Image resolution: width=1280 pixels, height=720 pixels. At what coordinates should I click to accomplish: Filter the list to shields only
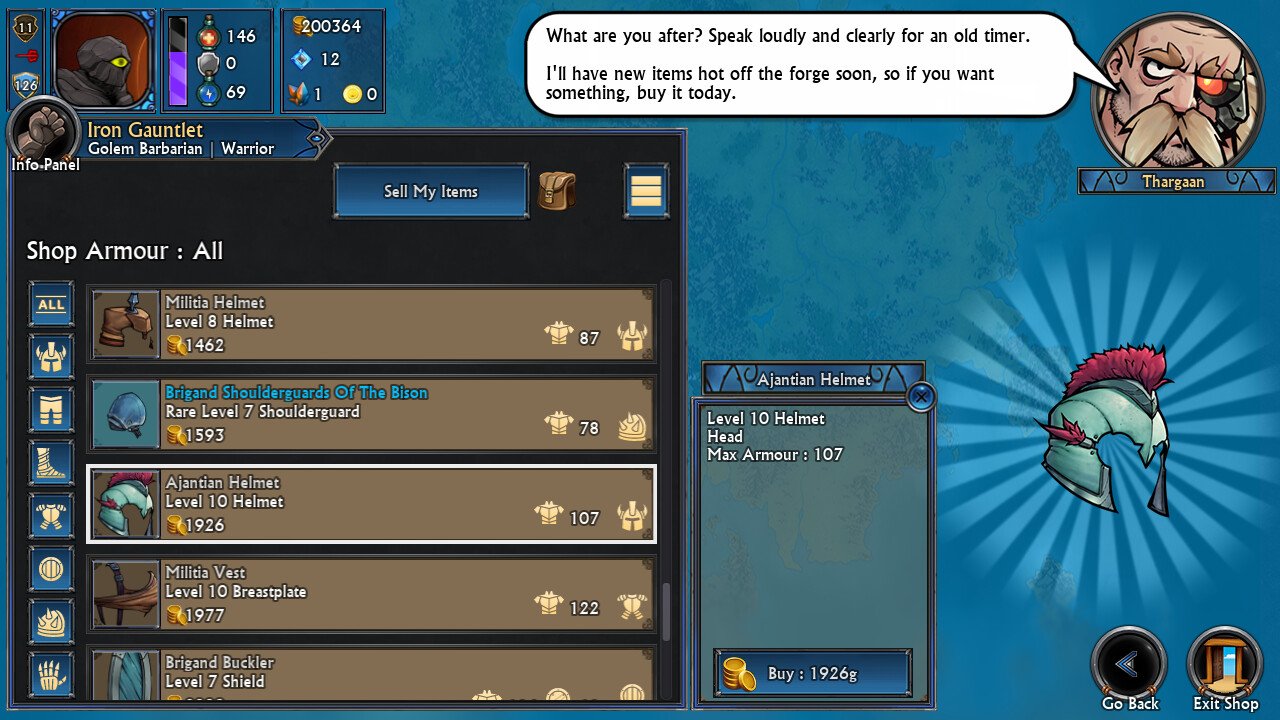point(51,569)
